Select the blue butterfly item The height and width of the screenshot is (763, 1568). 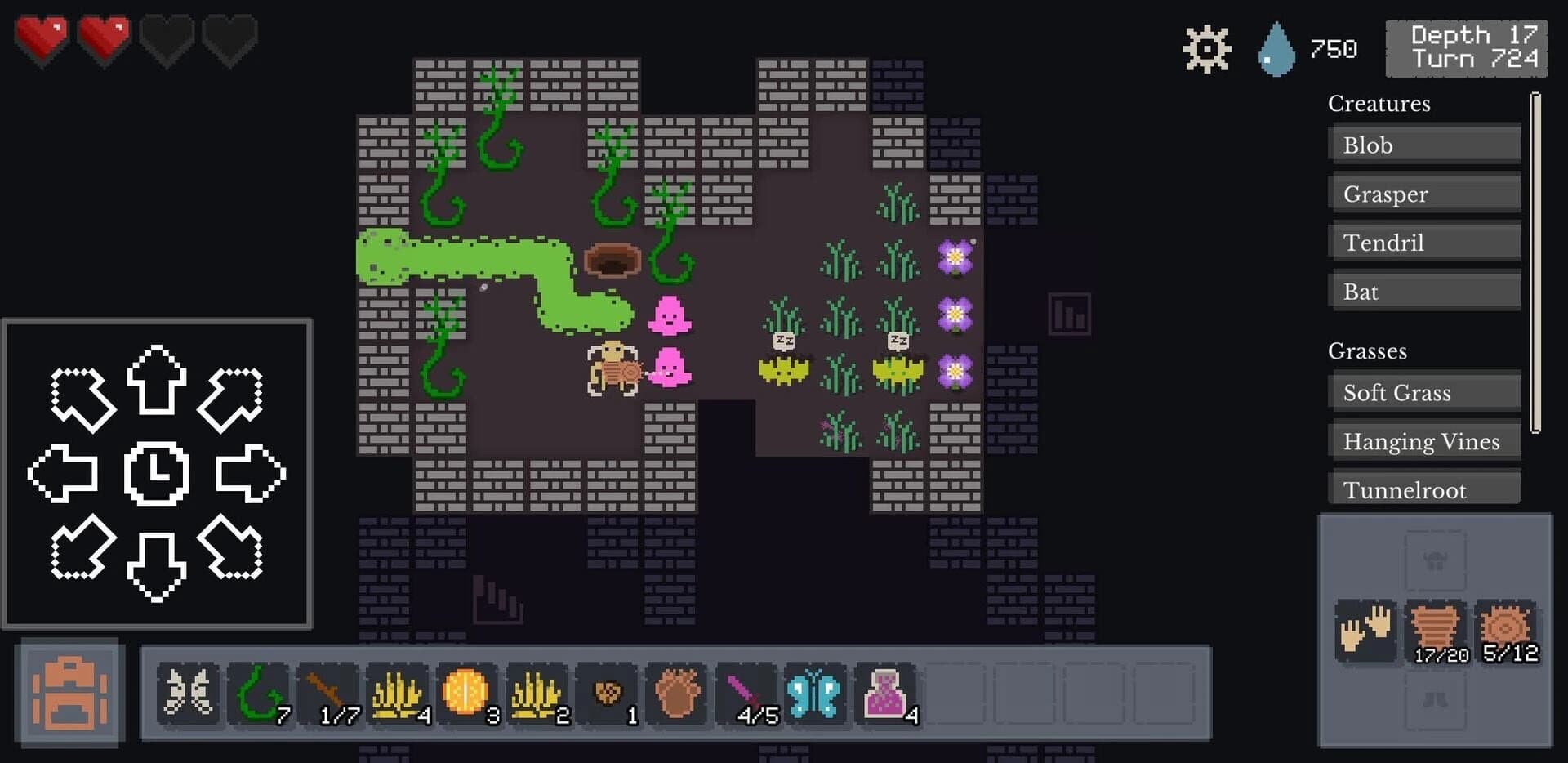click(815, 694)
